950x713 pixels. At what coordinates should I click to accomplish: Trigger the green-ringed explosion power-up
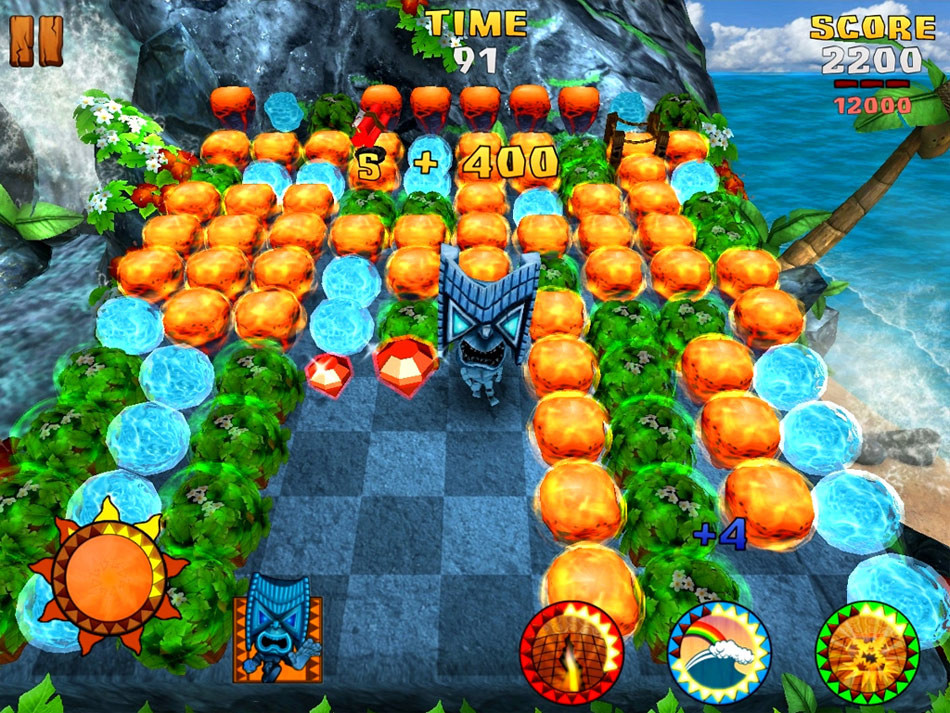(x=867, y=652)
